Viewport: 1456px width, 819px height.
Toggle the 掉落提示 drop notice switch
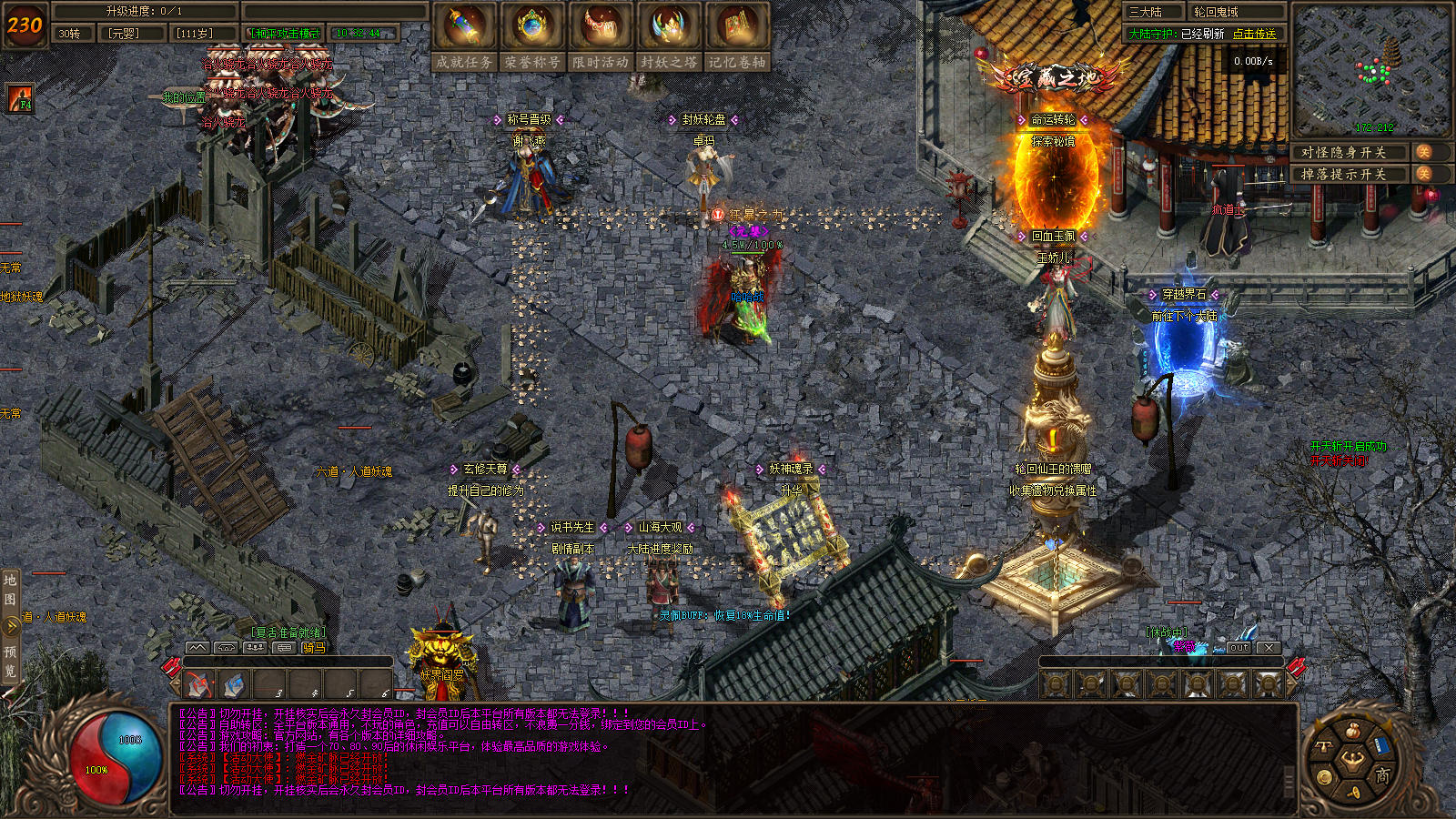(1423, 174)
